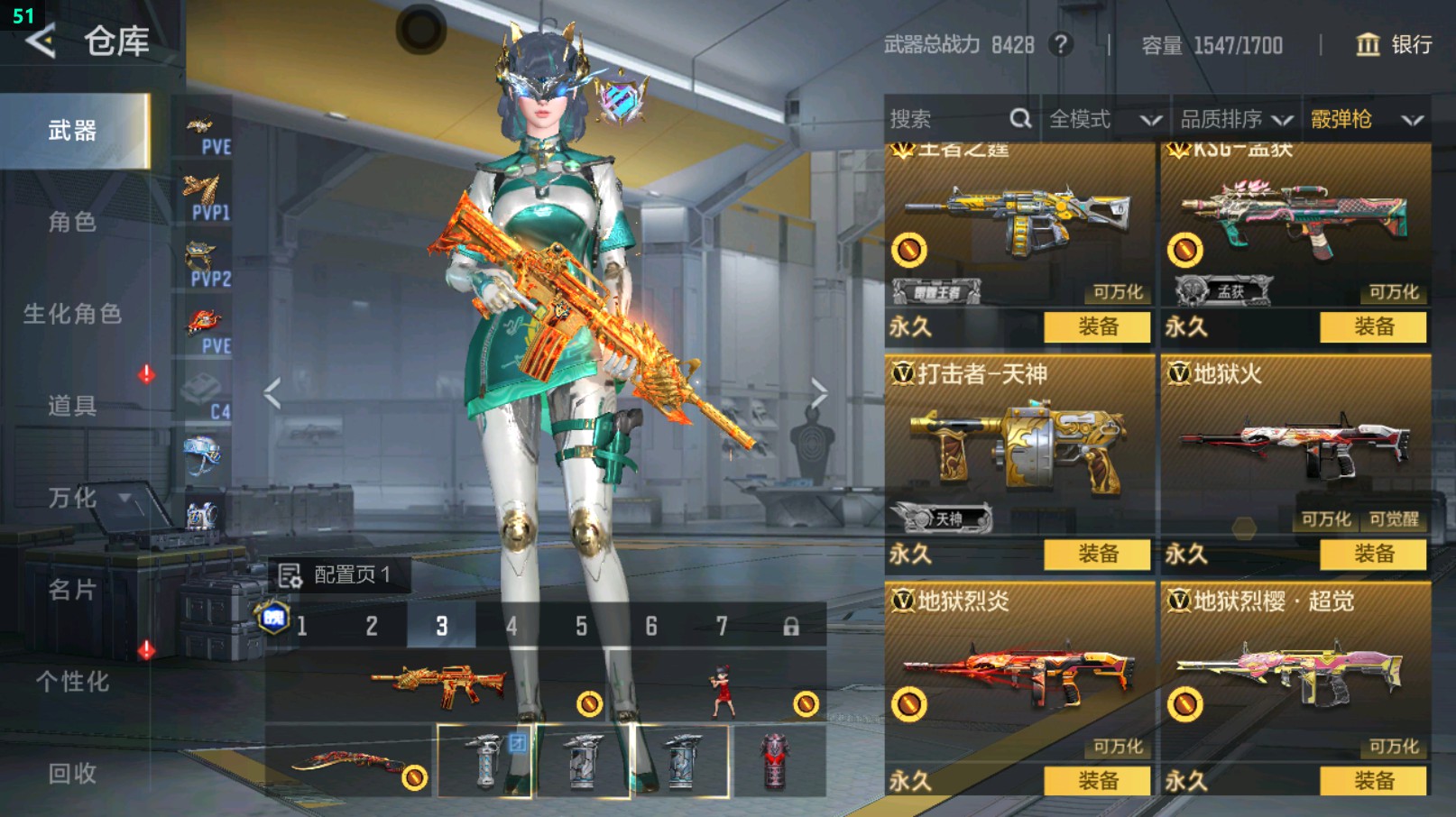The height and width of the screenshot is (817, 1456).
Task: Open the 生化角色 category
Action: click(x=72, y=314)
